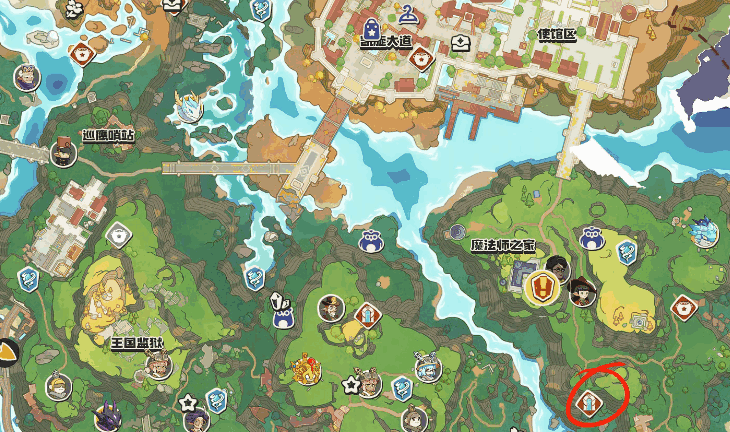The height and width of the screenshot is (432, 730).
Task: Open the 巡鹰哨站 location label
Action: click(x=108, y=135)
